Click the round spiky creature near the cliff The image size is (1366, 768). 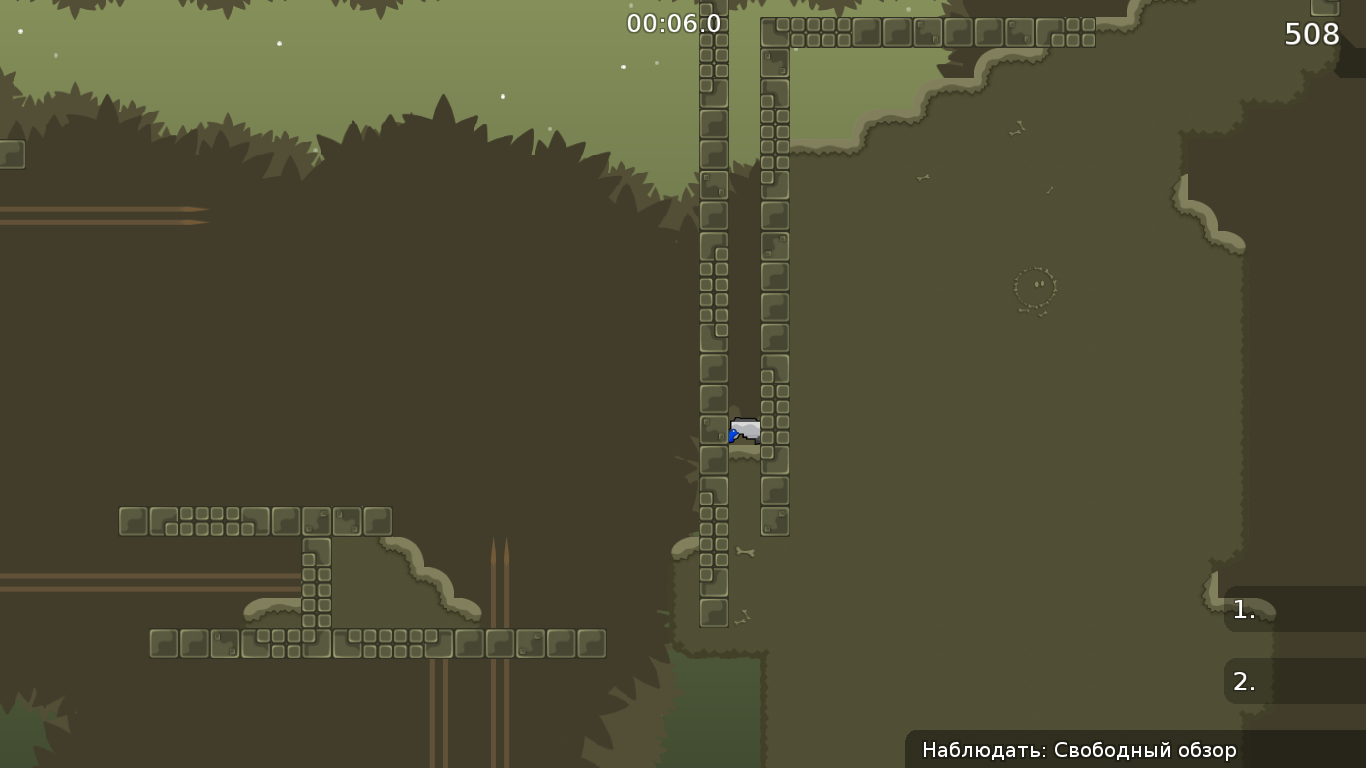[1034, 286]
